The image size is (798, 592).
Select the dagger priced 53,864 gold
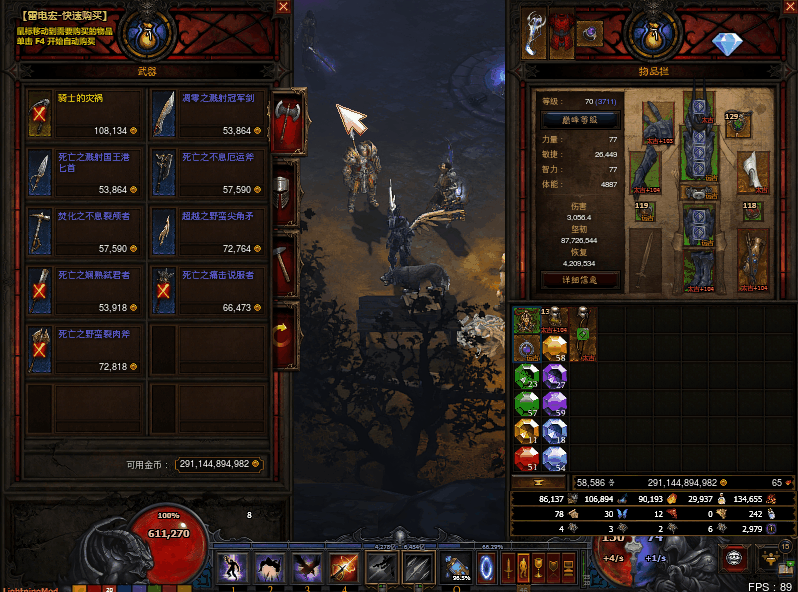(86, 173)
